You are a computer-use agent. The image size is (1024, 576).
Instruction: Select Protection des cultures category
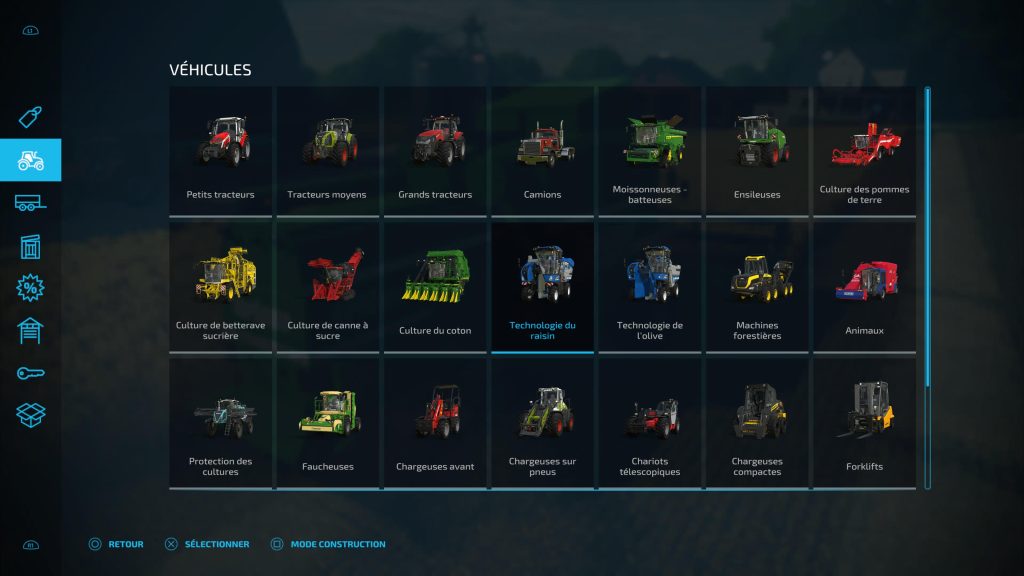coord(220,422)
